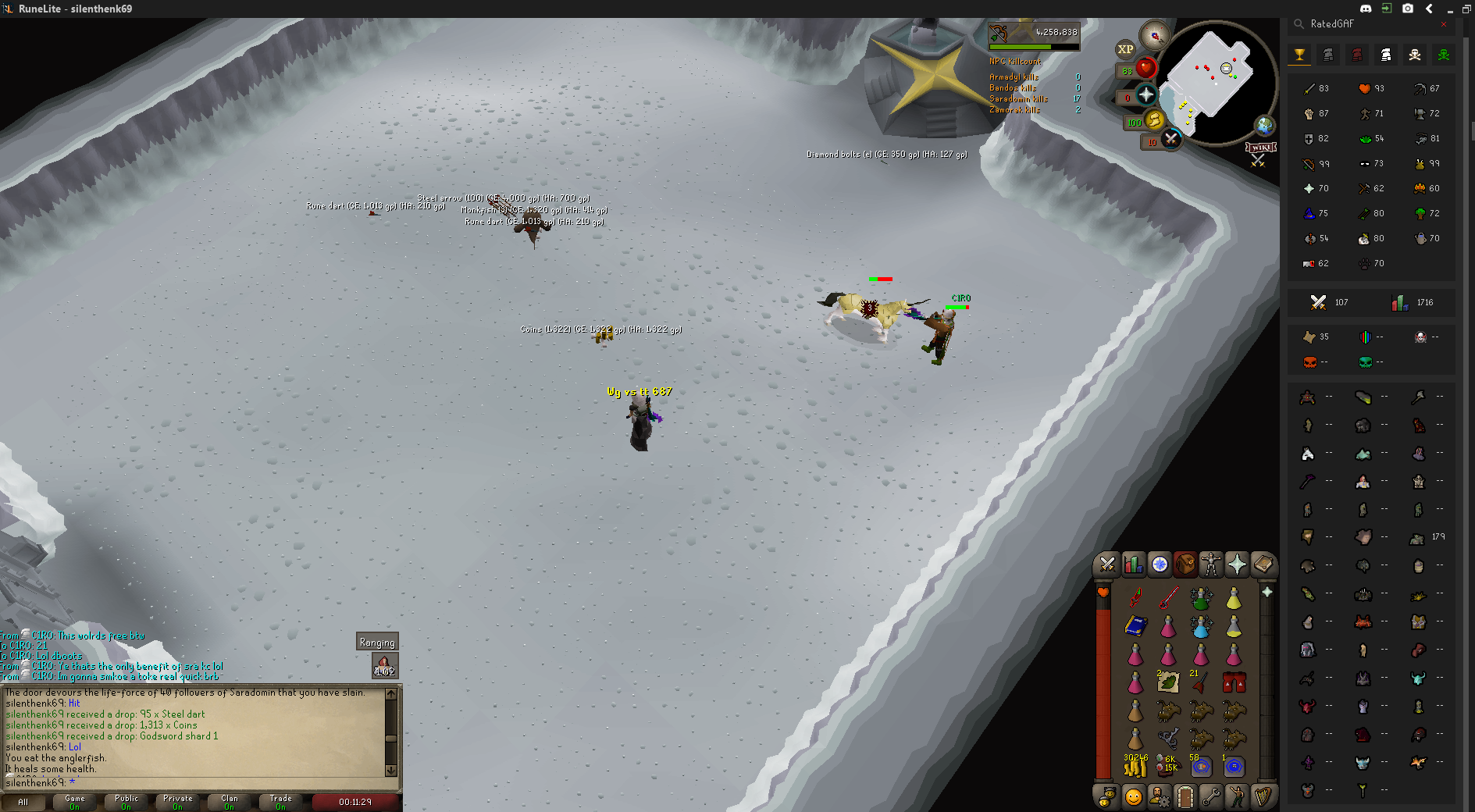Click the compass to face north
Image resolution: width=1475 pixels, height=812 pixels.
1154,35
